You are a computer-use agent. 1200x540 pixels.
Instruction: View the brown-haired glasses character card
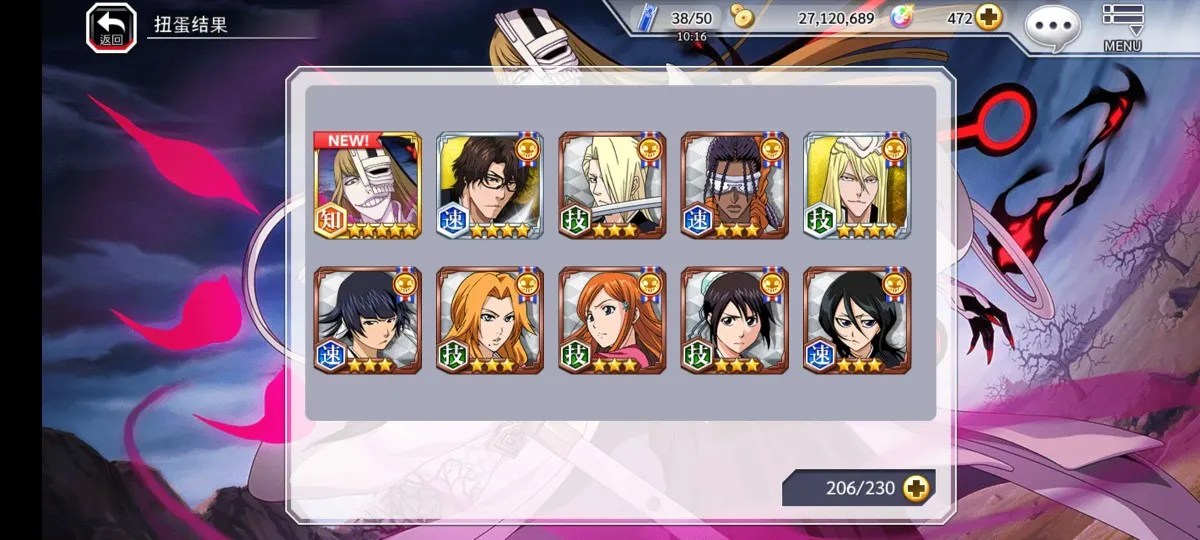490,186
